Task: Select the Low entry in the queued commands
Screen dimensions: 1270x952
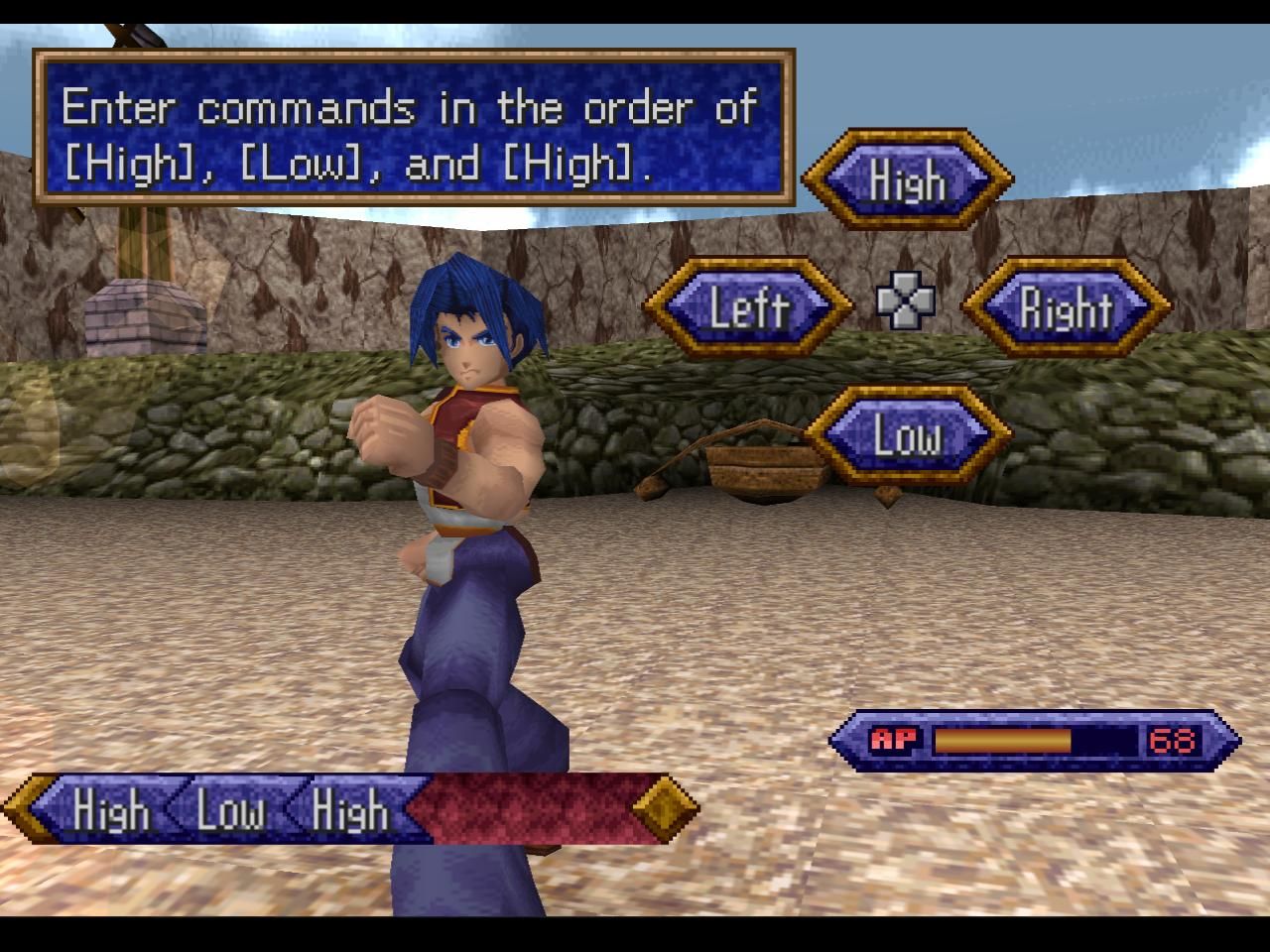Action: tap(230, 813)
